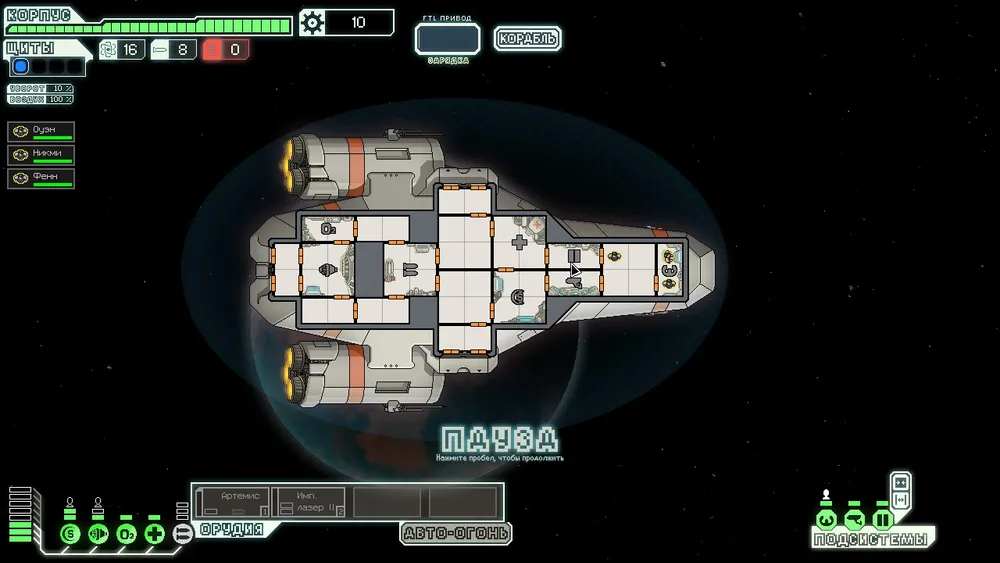Click the shields system power icon

click(70, 533)
